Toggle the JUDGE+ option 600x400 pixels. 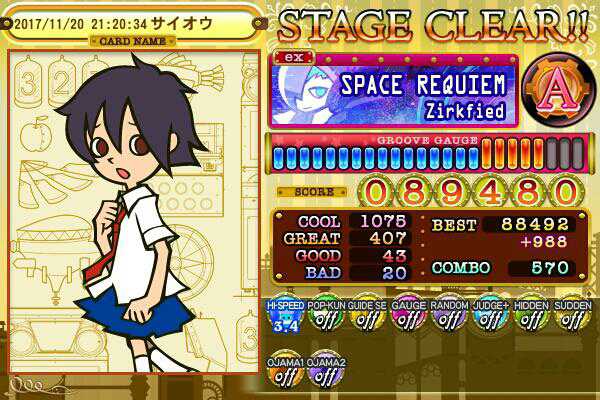489,316
